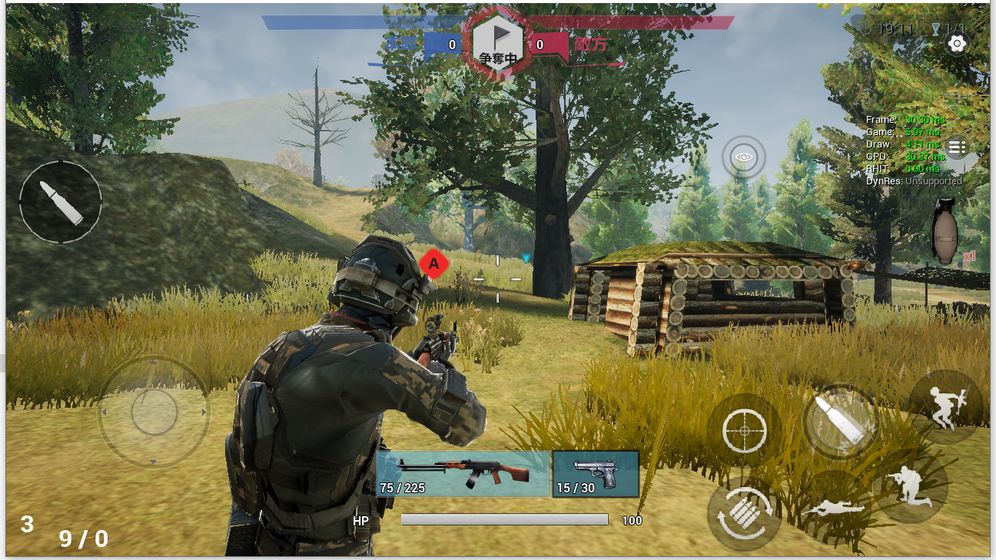Throw the grenade using its icon

click(x=944, y=233)
